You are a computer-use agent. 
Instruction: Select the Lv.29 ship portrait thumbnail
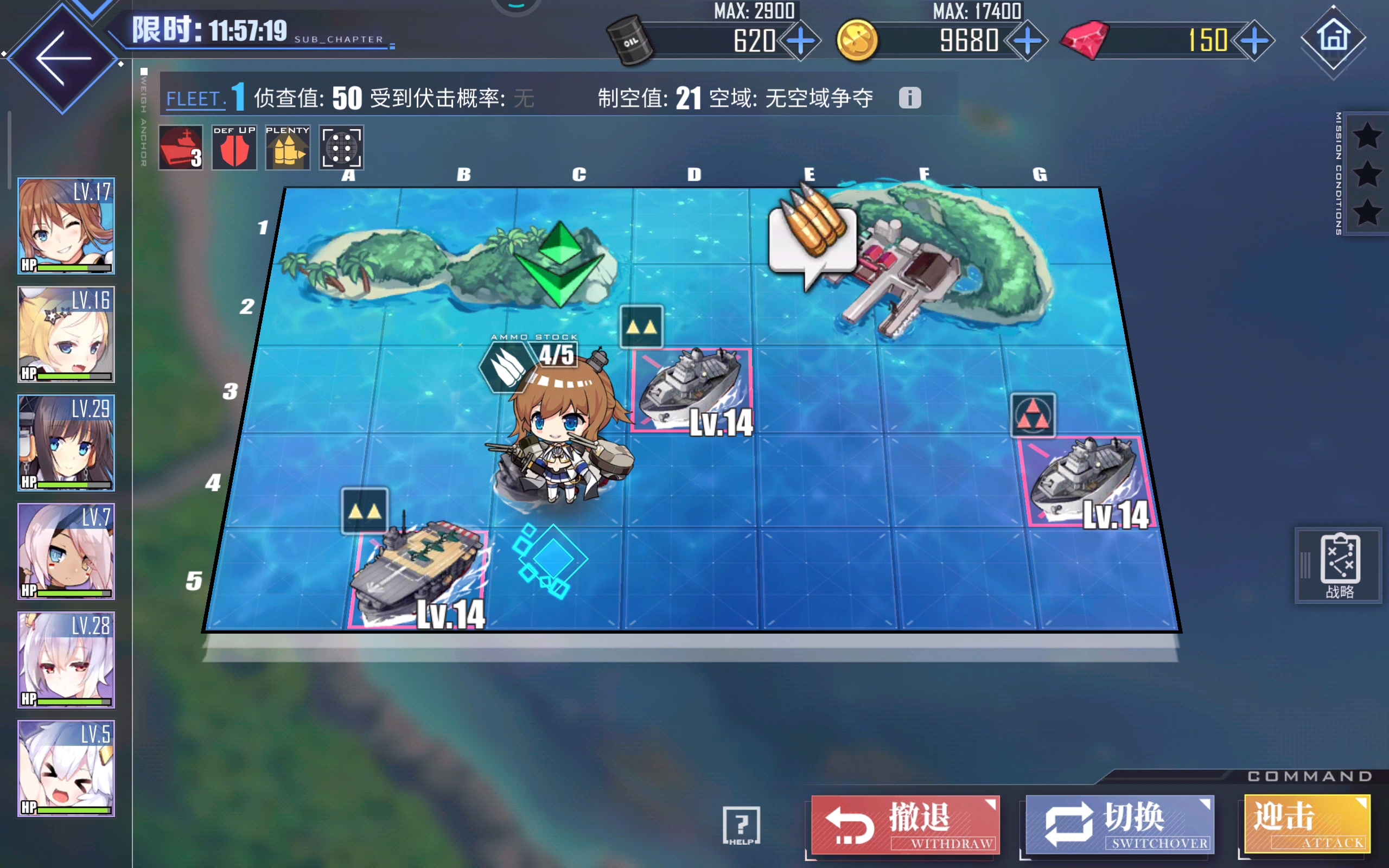click(66, 442)
